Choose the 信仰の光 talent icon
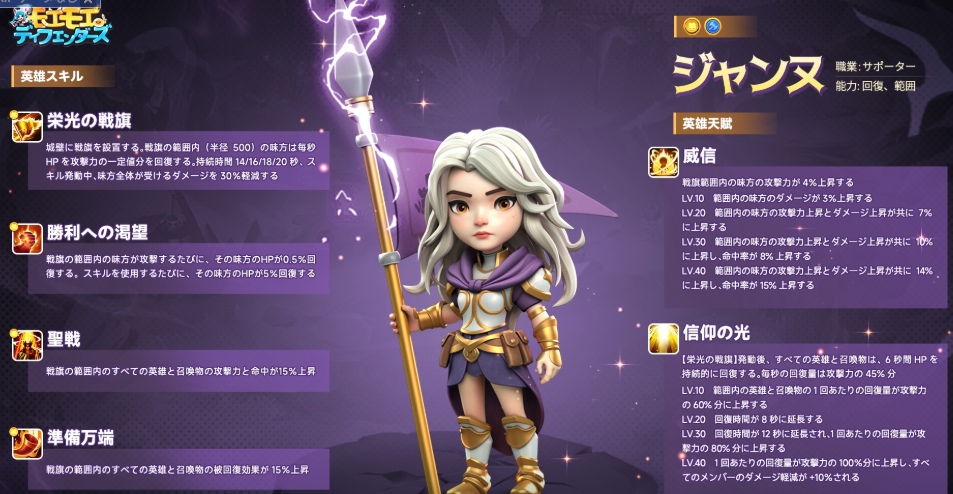953x494 pixels. (x=662, y=338)
